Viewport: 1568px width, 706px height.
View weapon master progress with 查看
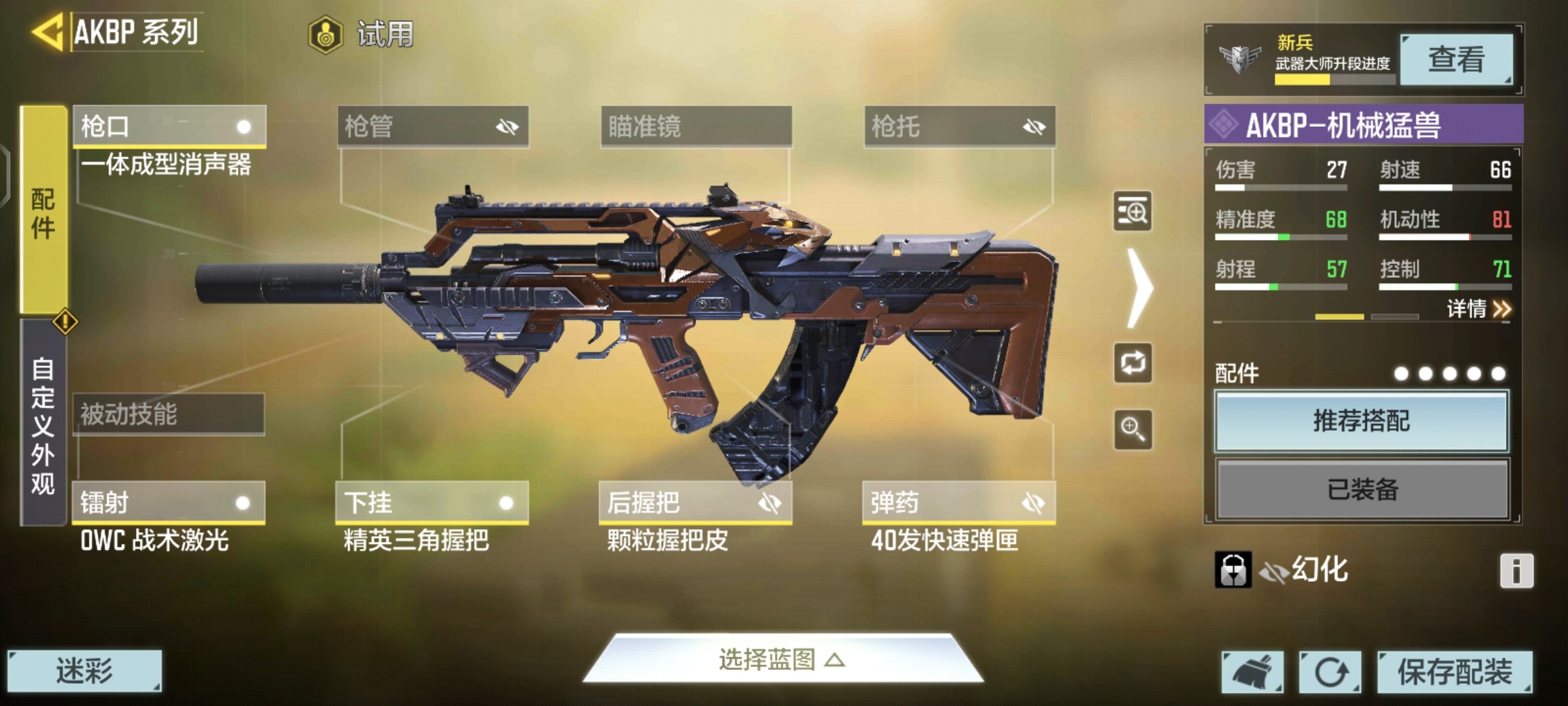pyautogui.click(x=1456, y=59)
